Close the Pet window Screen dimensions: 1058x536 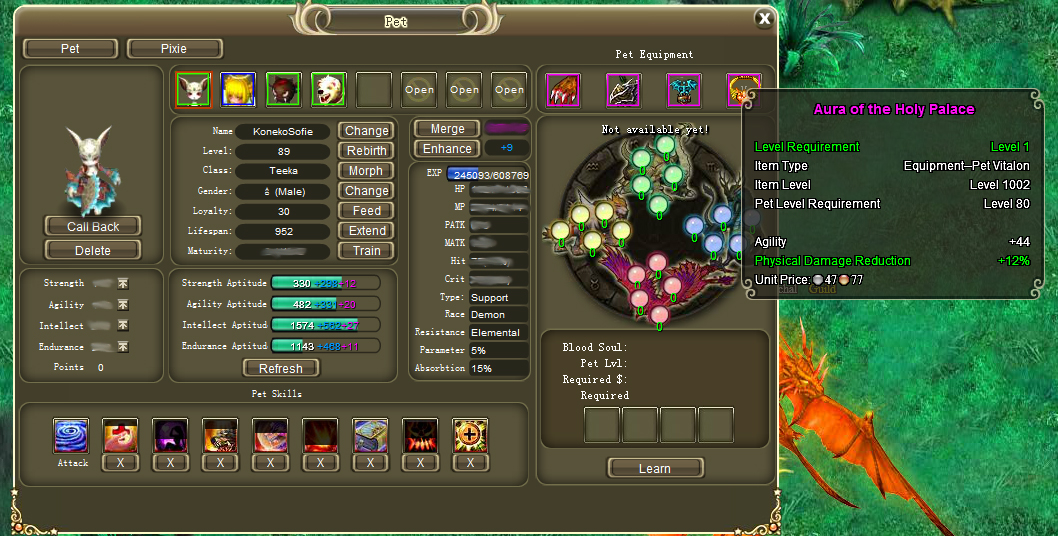pos(764,19)
